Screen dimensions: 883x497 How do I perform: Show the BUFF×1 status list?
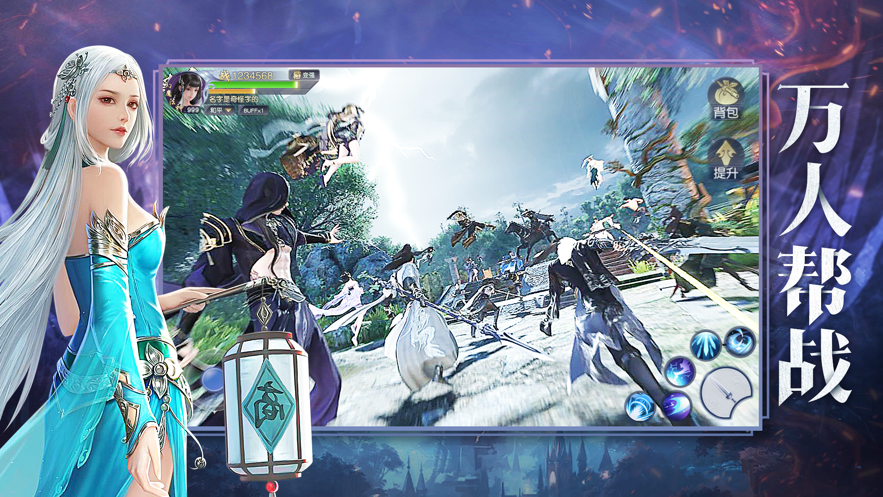point(255,111)
